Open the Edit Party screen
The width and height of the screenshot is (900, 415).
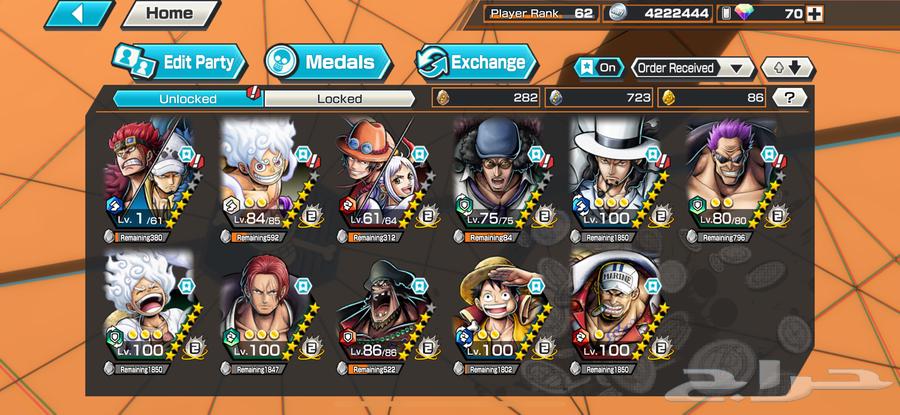tap(178, 62)
